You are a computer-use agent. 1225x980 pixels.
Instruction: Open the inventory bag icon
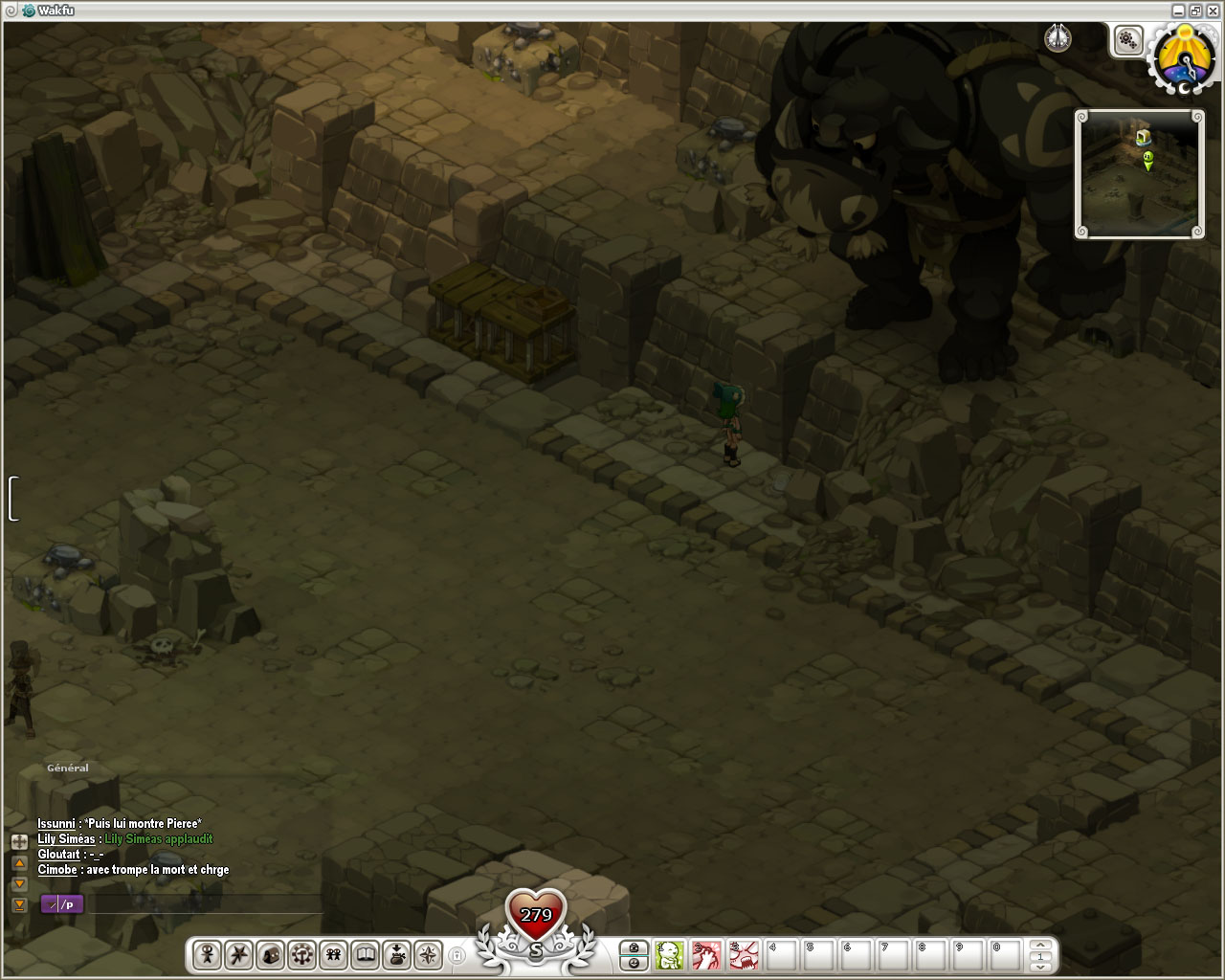pyautogui.click(x=270, y=954)
